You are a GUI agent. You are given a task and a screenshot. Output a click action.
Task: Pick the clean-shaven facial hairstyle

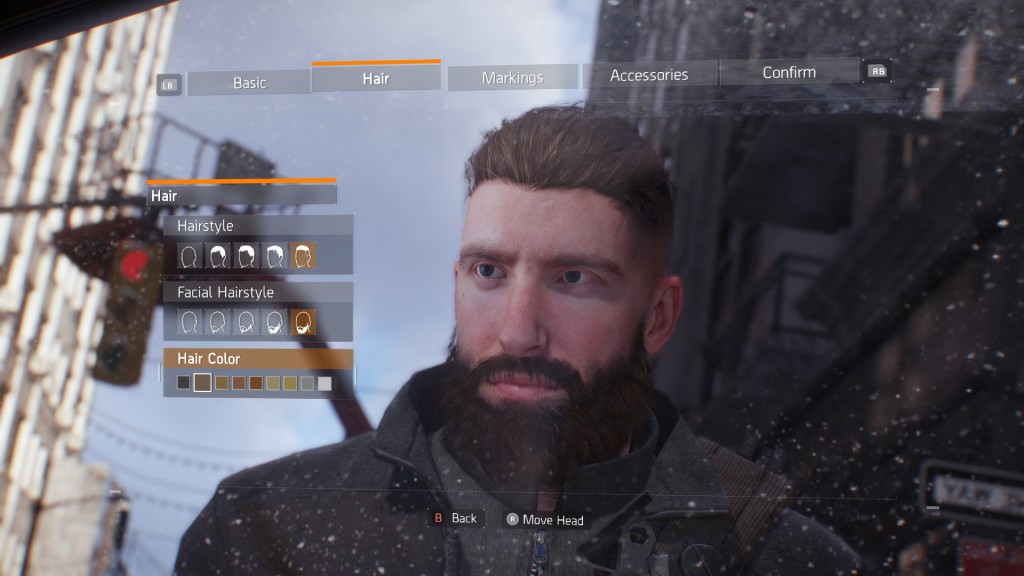(190, 322)
